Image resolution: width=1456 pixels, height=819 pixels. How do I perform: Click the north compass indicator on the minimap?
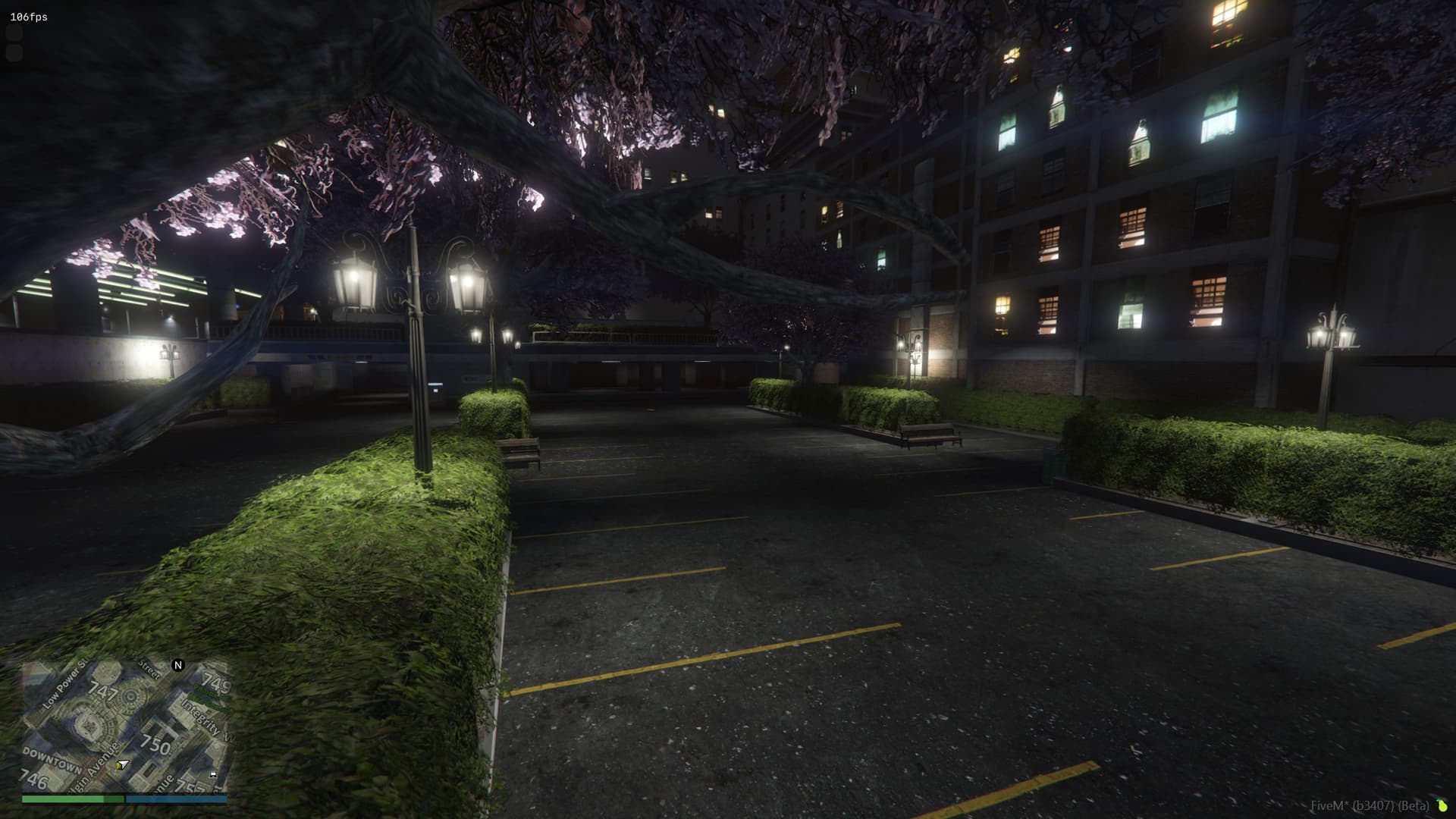click(178, 665)
